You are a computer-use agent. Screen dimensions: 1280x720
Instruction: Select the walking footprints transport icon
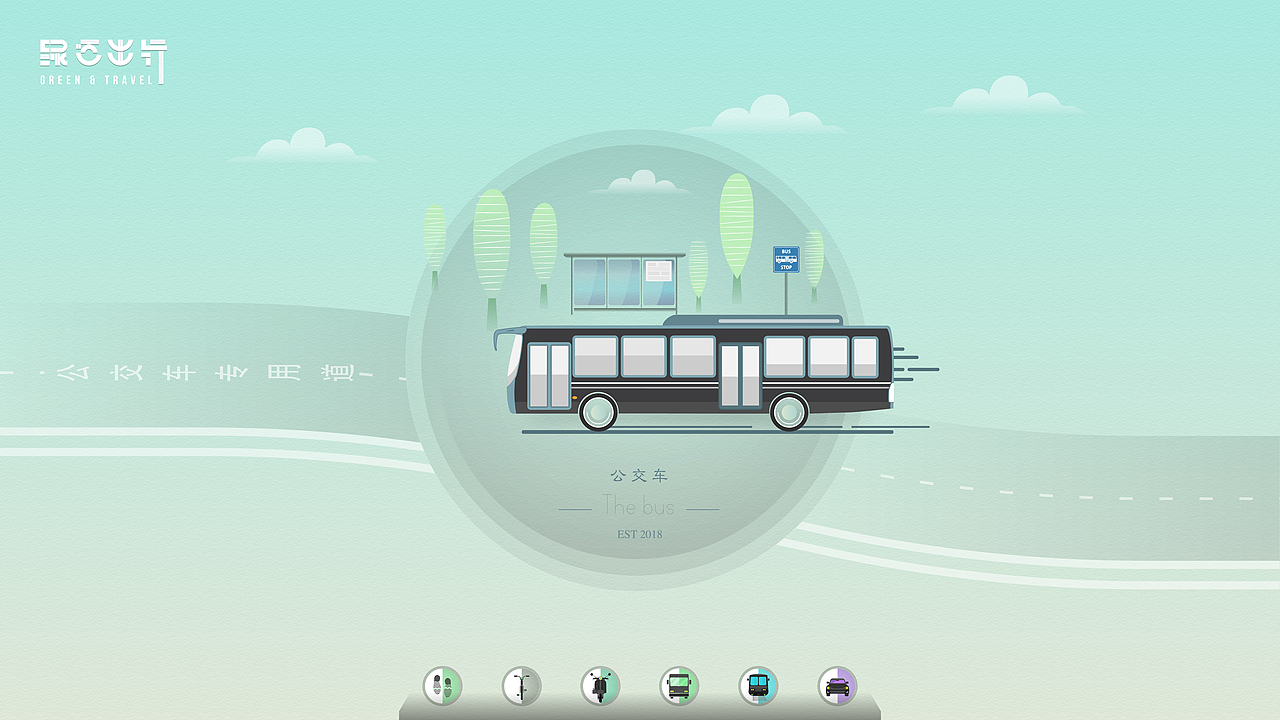443,686
